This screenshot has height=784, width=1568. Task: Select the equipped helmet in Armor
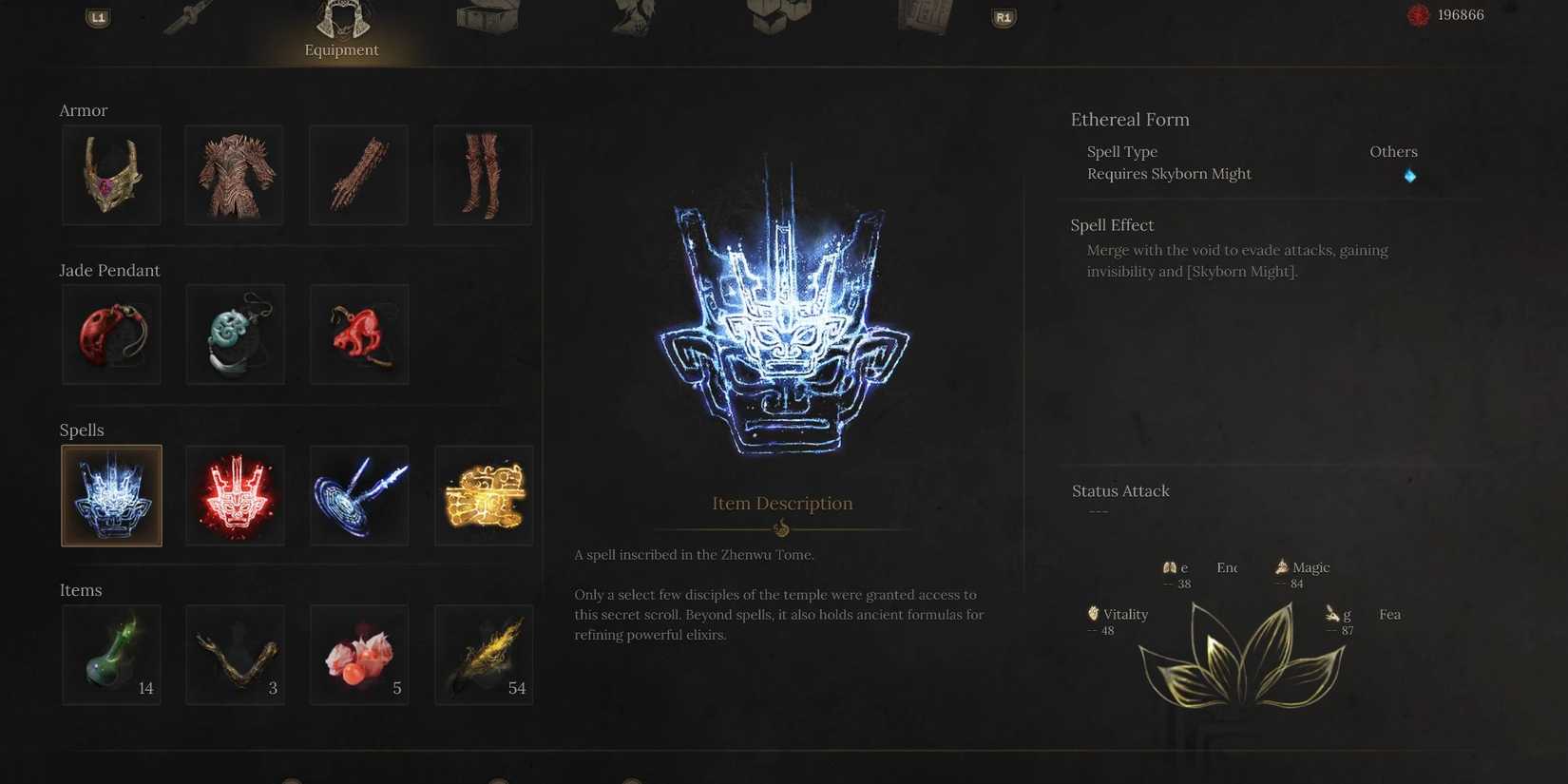111,175
